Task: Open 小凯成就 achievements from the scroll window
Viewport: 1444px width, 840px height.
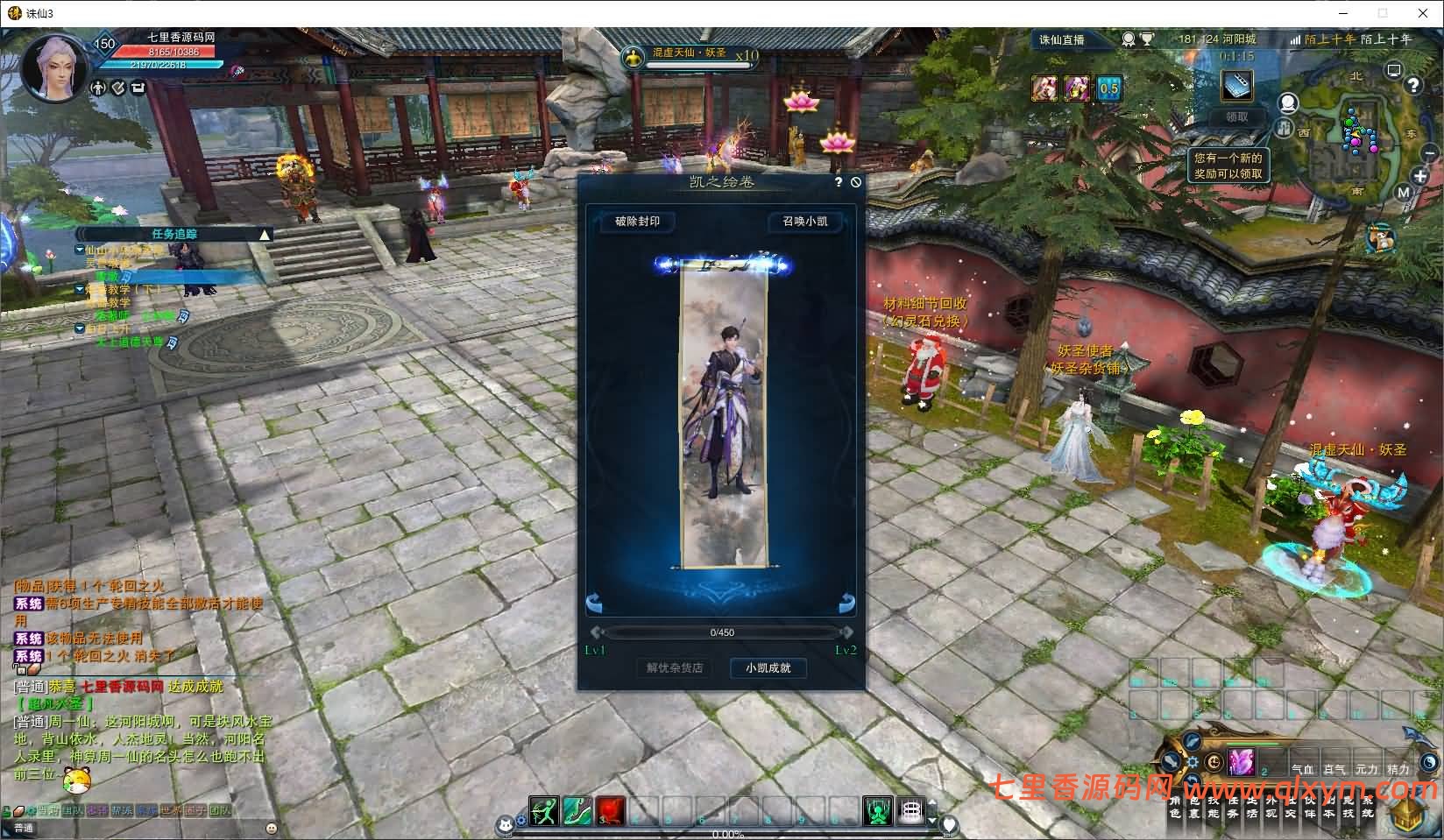Action: (768, 668)
